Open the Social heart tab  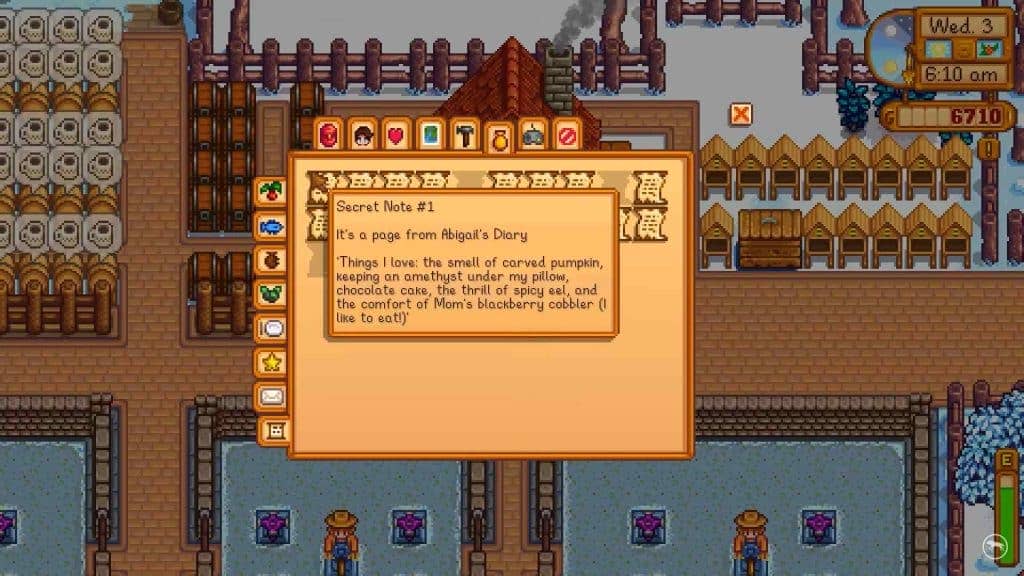tap(396, 135)
